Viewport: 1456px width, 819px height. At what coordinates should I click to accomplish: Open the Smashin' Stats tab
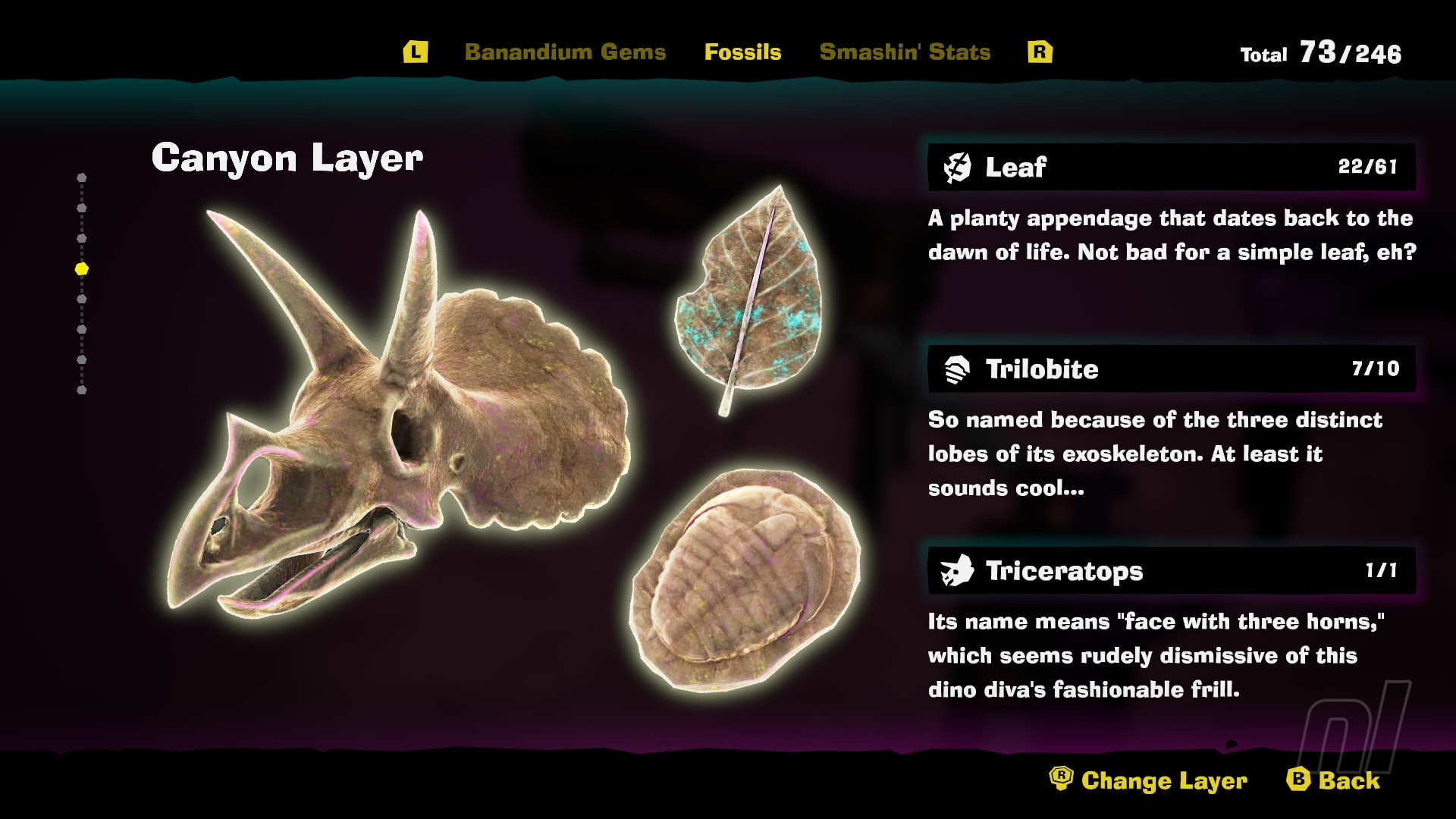tap(905, 52)
